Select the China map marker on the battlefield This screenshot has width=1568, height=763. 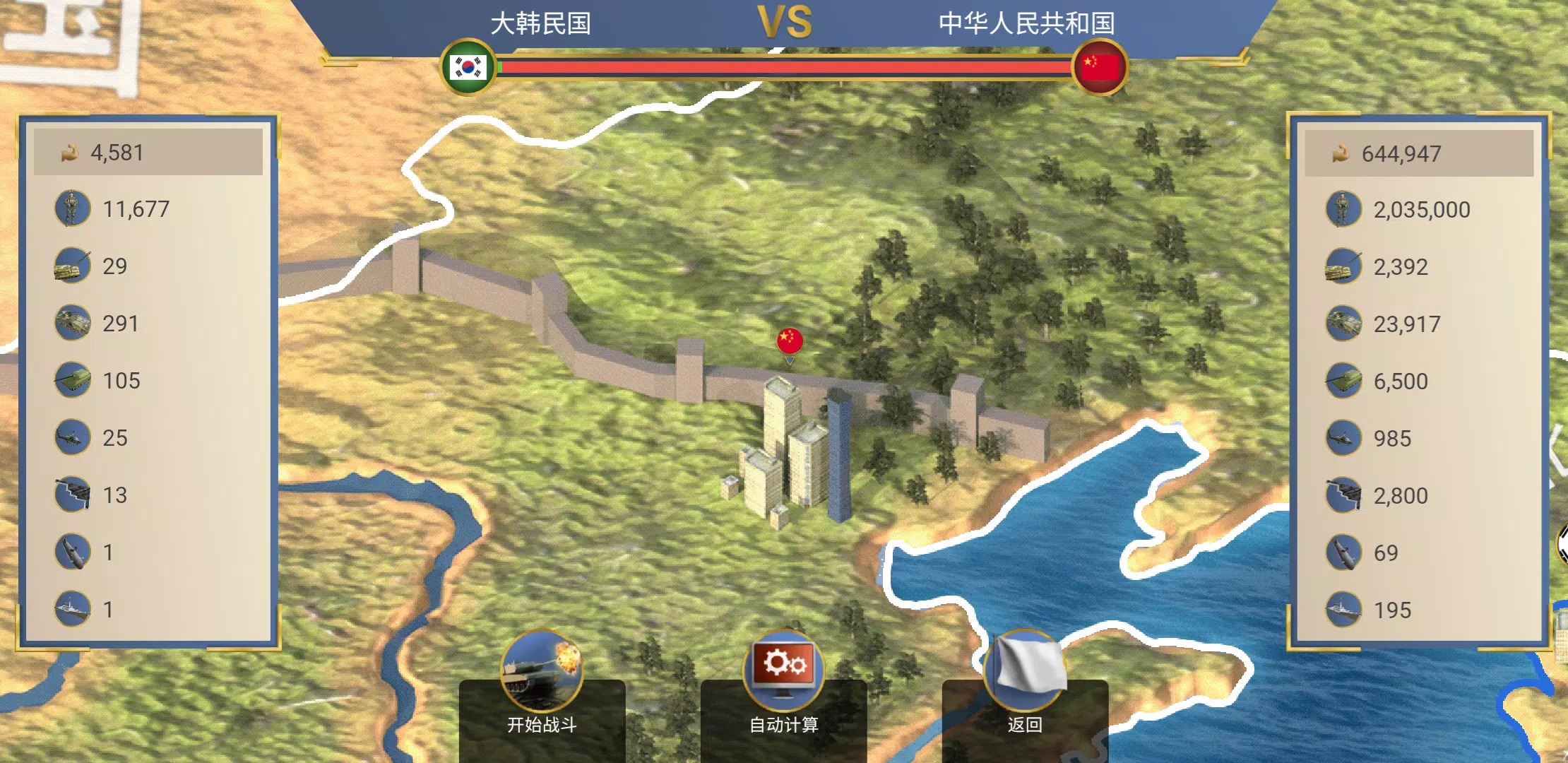click(789, 341)
